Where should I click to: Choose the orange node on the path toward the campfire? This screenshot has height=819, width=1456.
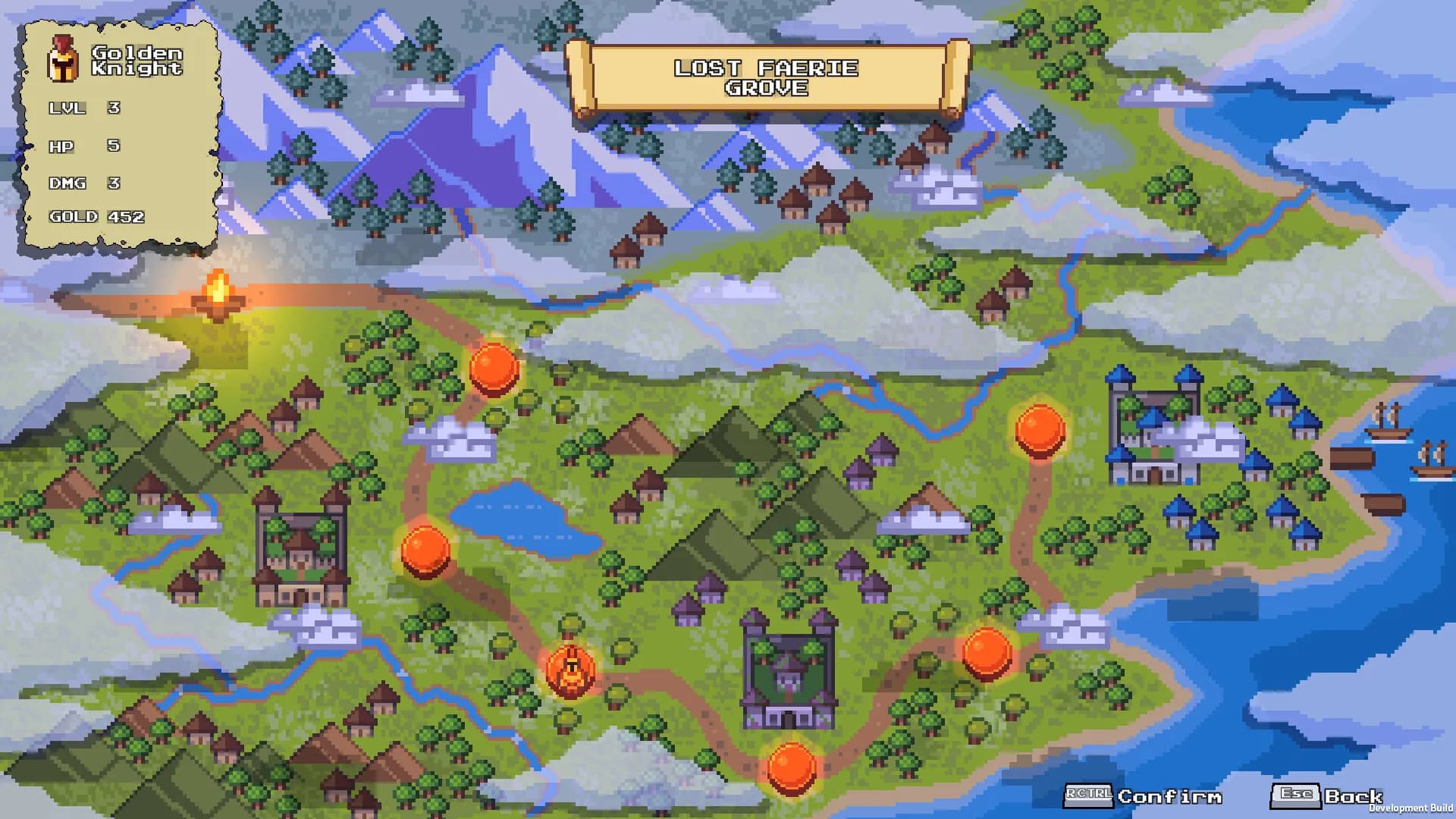[494, 368]
